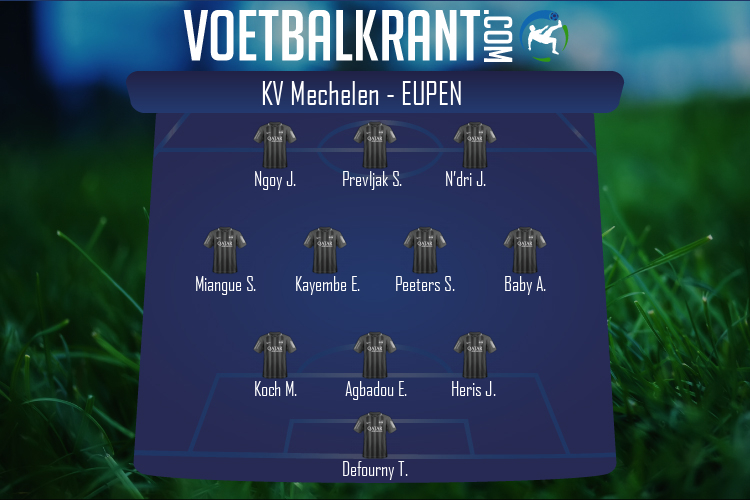
Task: Select Agbadou E.'s jersey
Action: click(x=375, y=357)
